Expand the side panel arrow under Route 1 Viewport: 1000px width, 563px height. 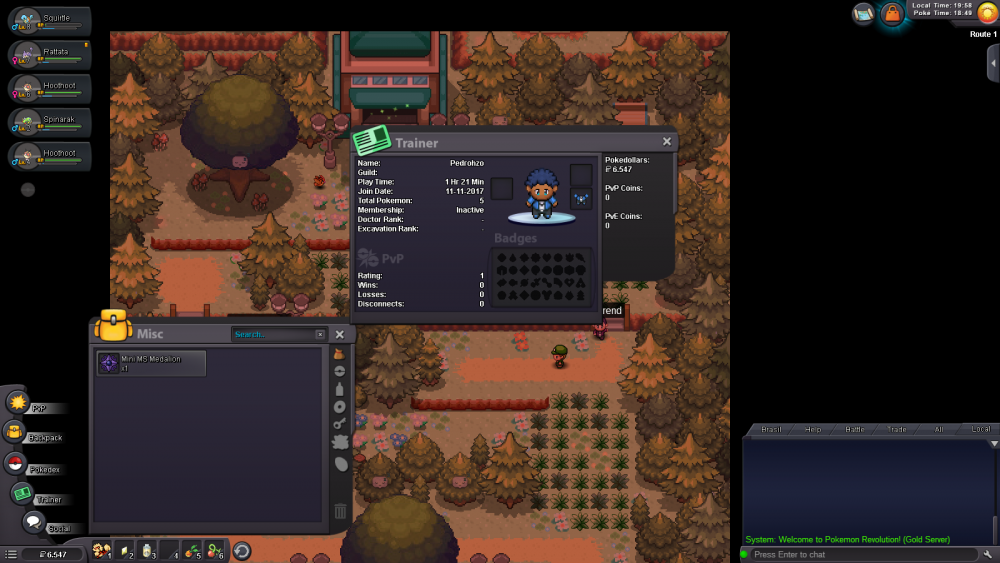click(x=992, y=63)
